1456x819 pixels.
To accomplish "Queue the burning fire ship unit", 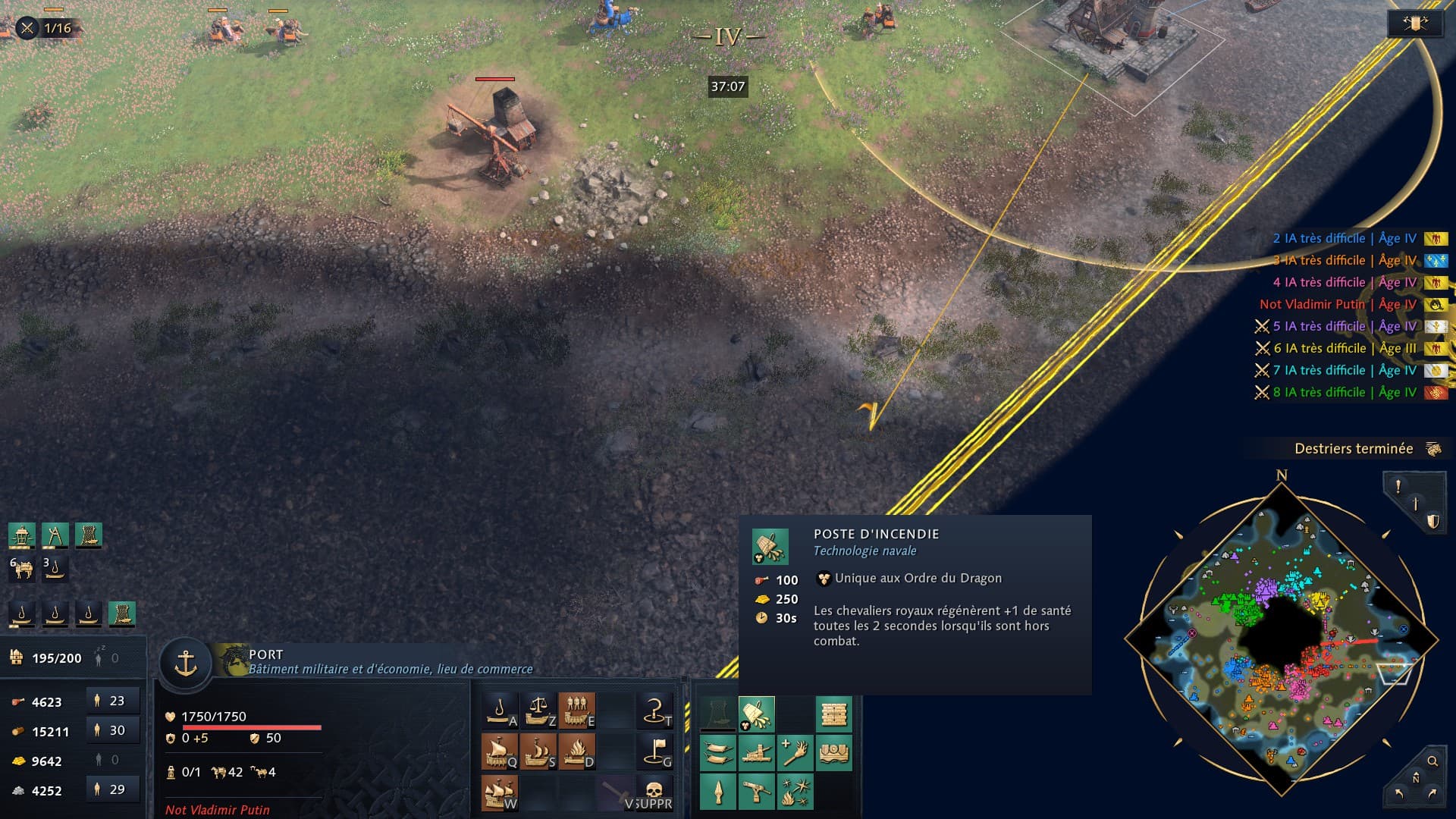I will (x=577, y=752).
